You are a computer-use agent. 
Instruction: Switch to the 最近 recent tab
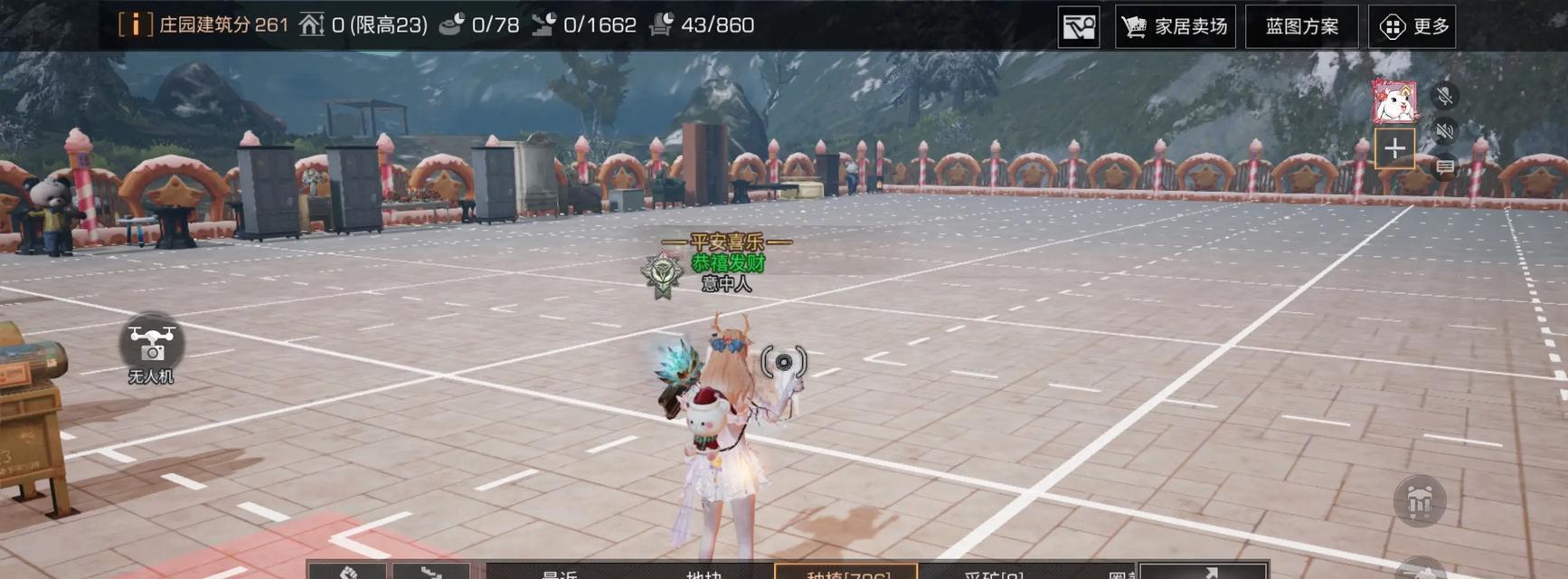pyautogui.click(x=559, y=573)
